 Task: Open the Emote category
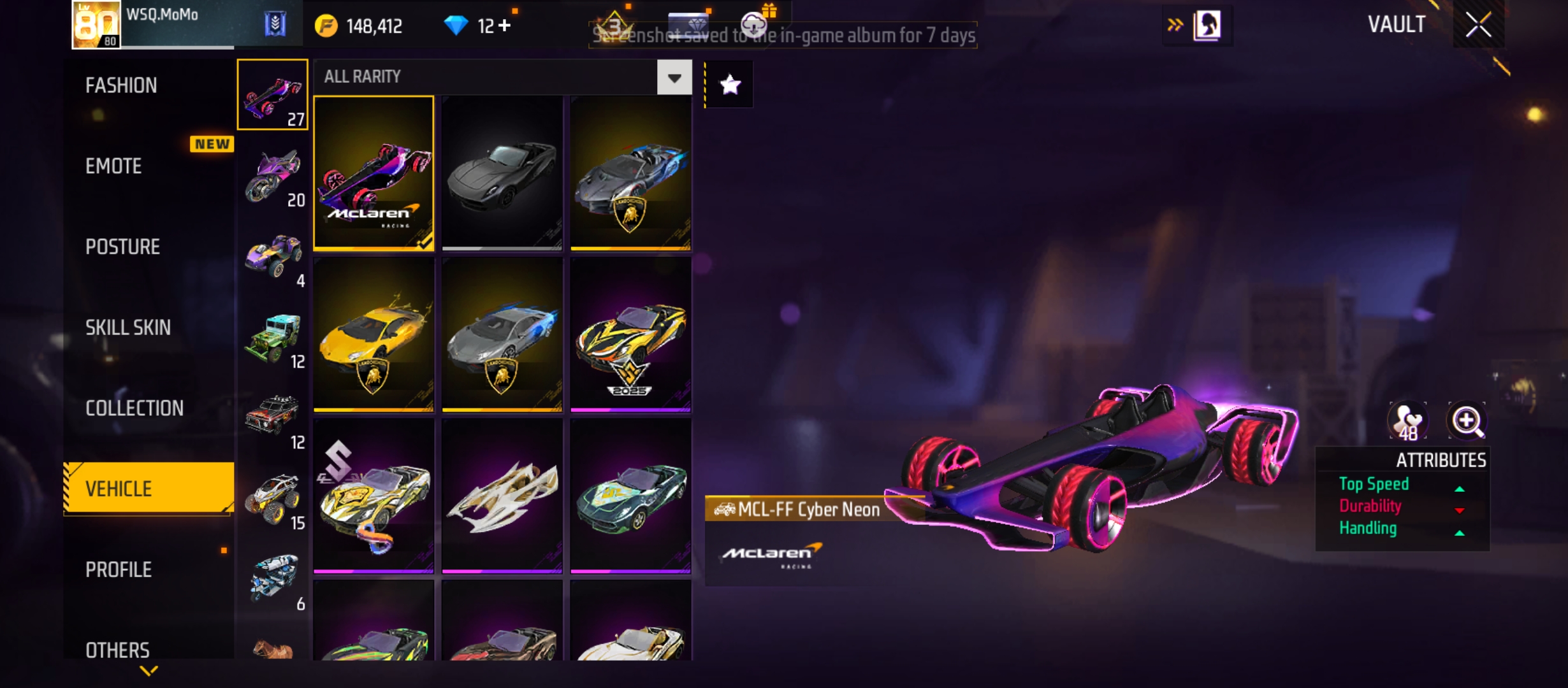[113, 166]
